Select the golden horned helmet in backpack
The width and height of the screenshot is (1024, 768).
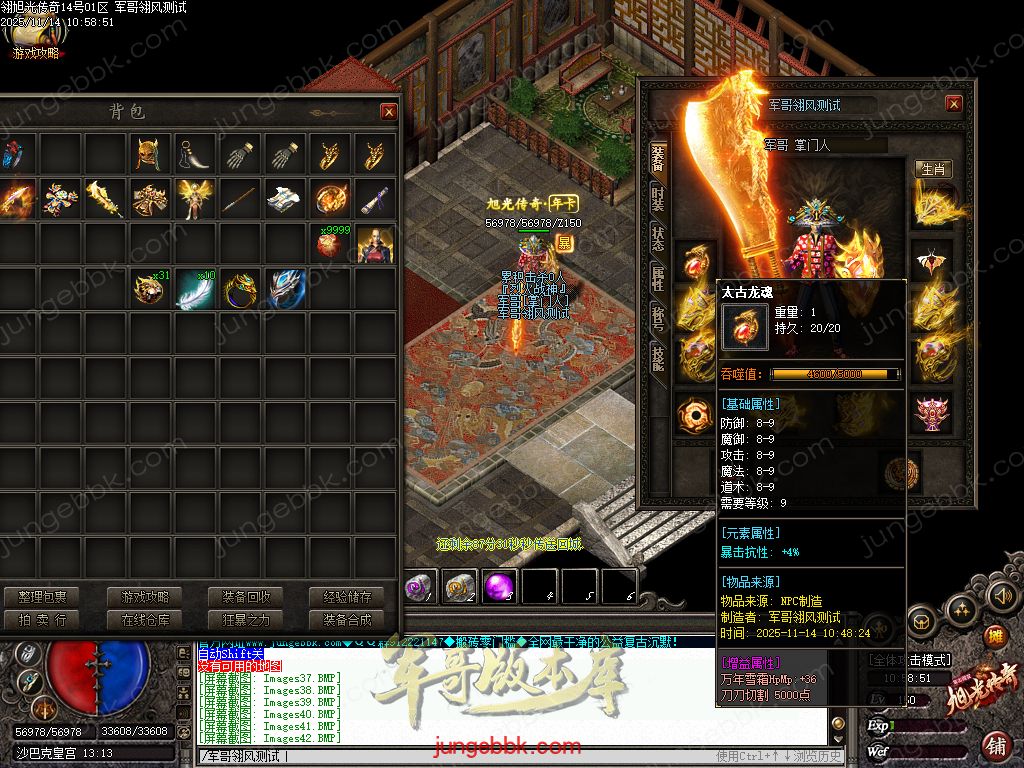pos(150,155)
